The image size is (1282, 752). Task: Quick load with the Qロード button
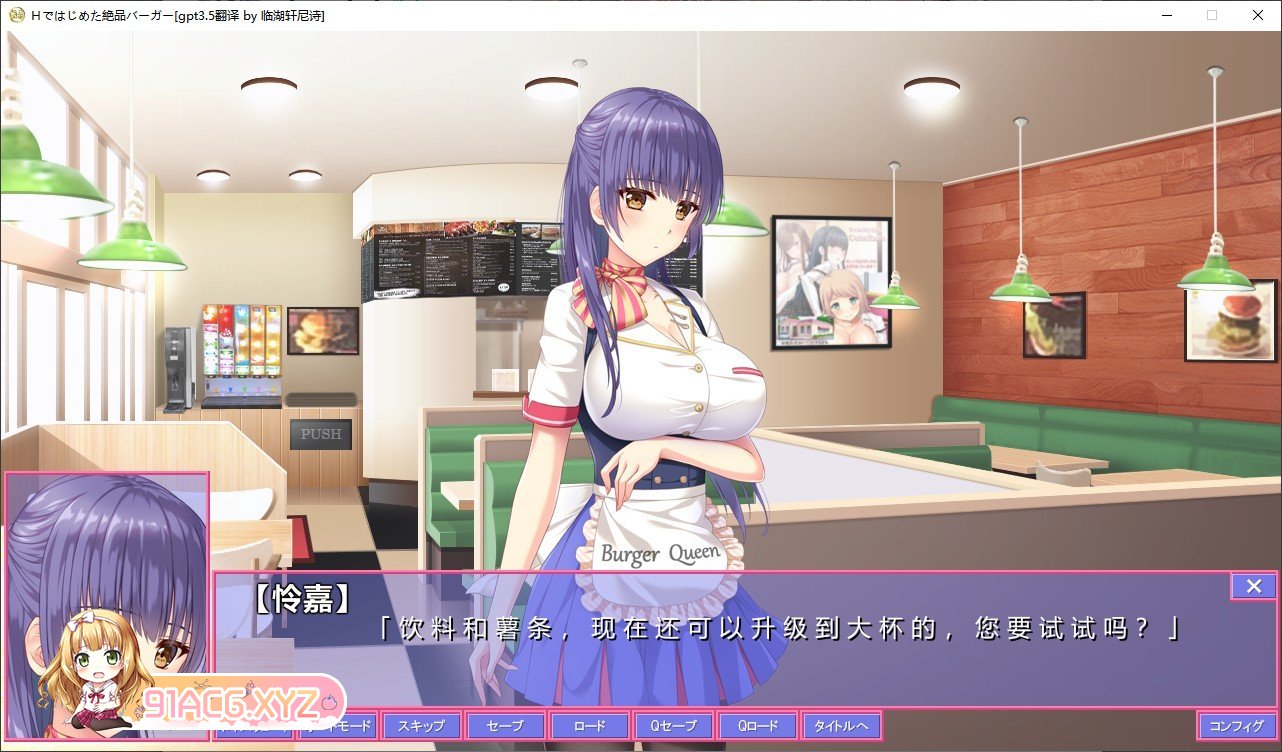(757, 726)
